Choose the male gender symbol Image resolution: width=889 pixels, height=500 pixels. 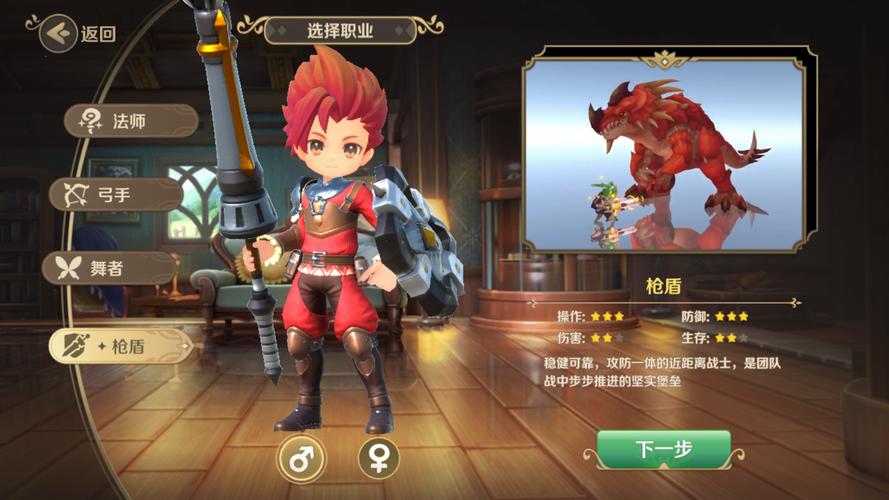pyautogui.click(x=298, y=458)
